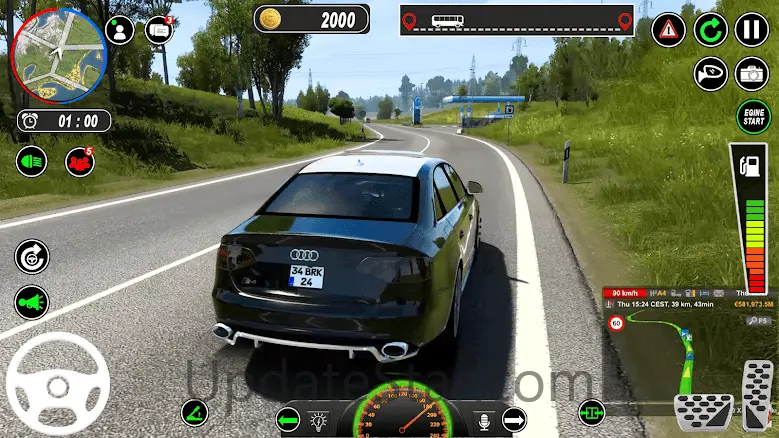
Task: Open the player profile icon
Action: click(x=120, y=29)
